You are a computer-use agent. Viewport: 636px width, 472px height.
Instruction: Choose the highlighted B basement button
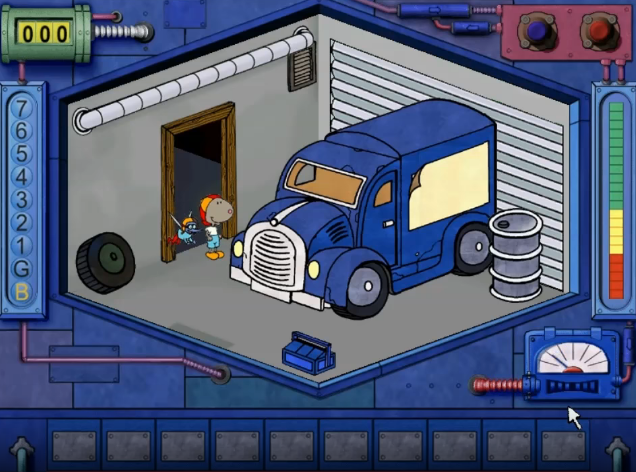22,292
